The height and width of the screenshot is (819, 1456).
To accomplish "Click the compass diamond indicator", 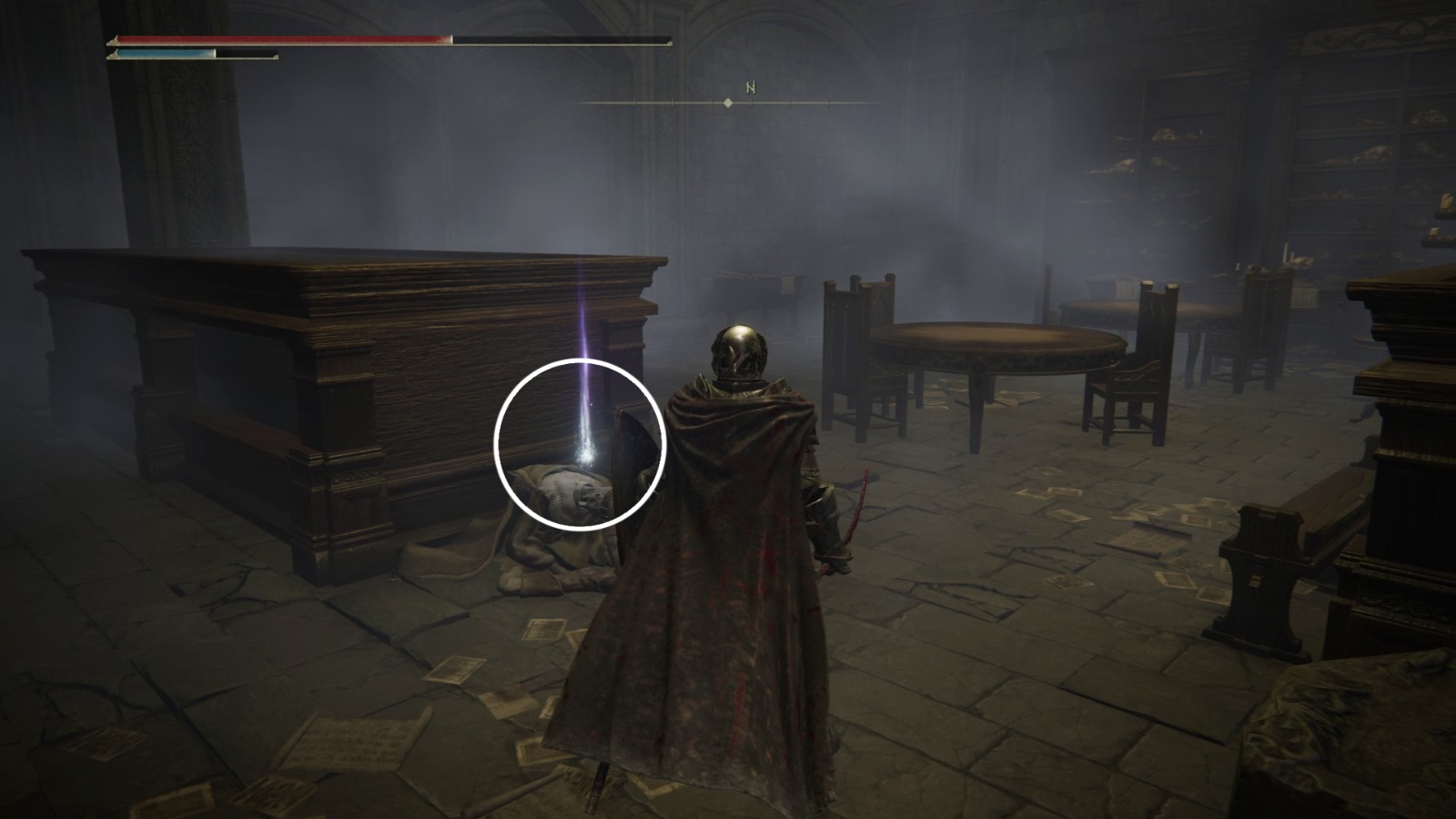I will 728,105.
